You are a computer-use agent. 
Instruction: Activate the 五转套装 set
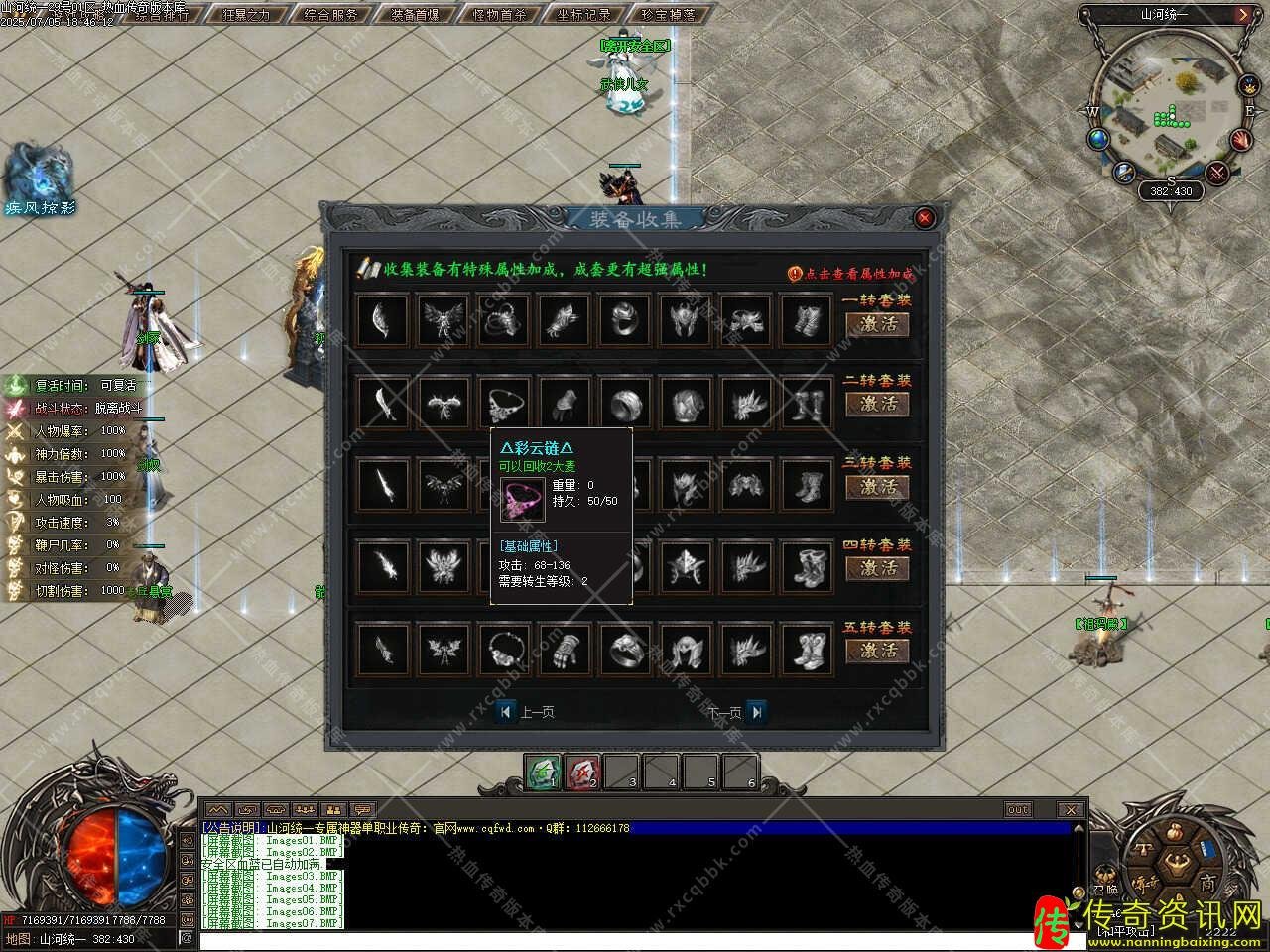coord(877,651)
